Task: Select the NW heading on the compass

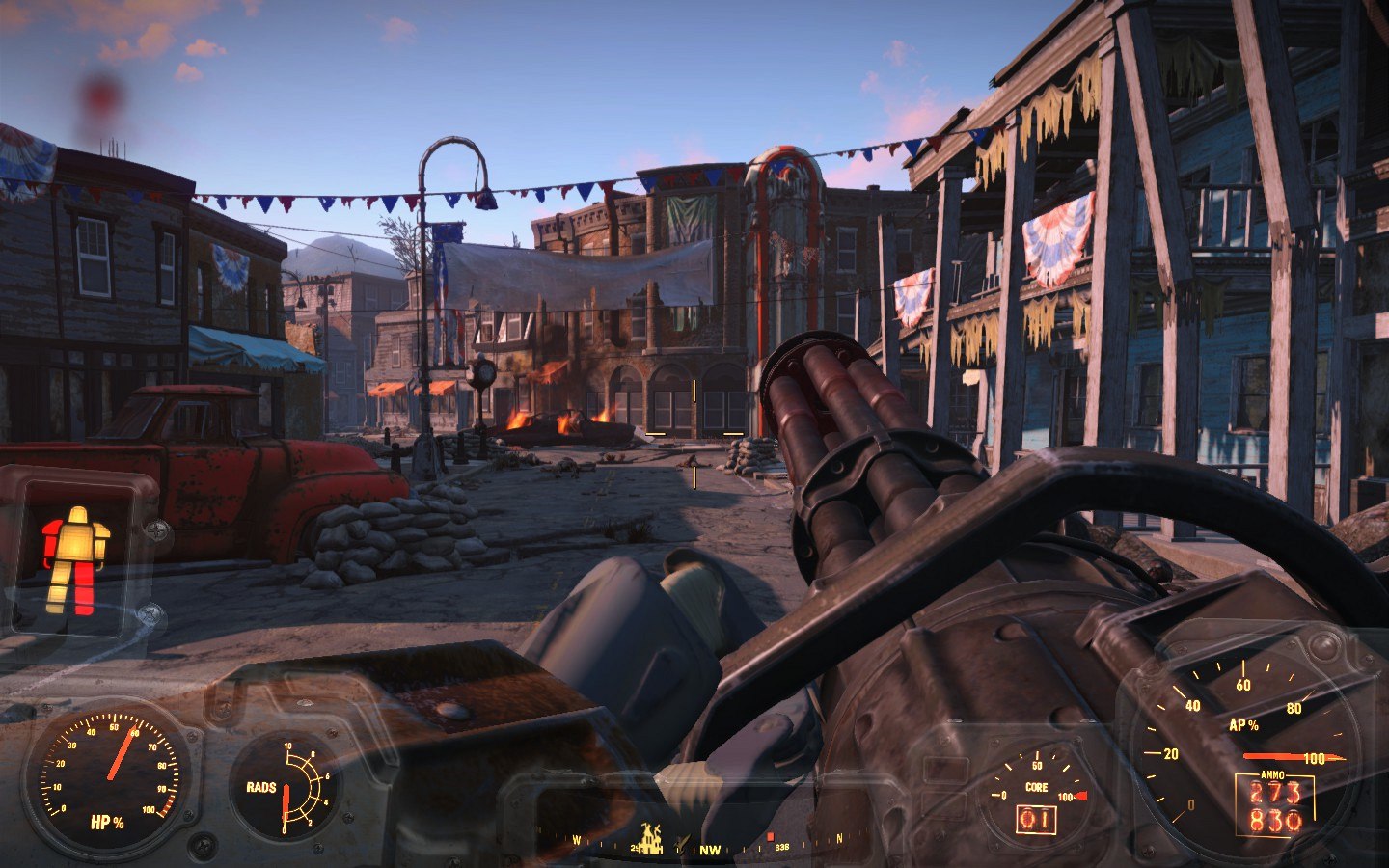Action: click(x=710, y=850)
